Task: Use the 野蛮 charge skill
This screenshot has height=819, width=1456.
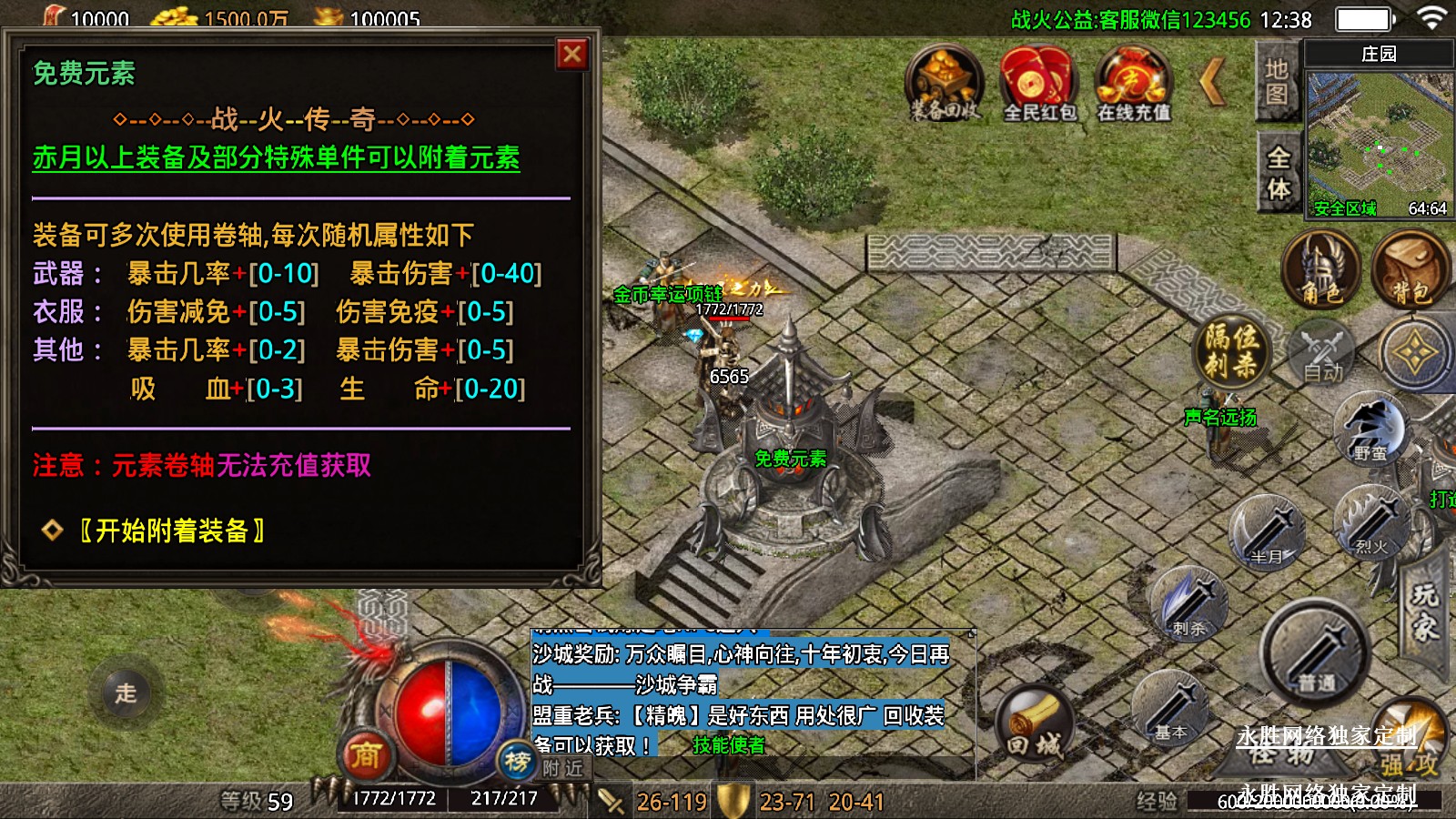Action: (1370, 430)
